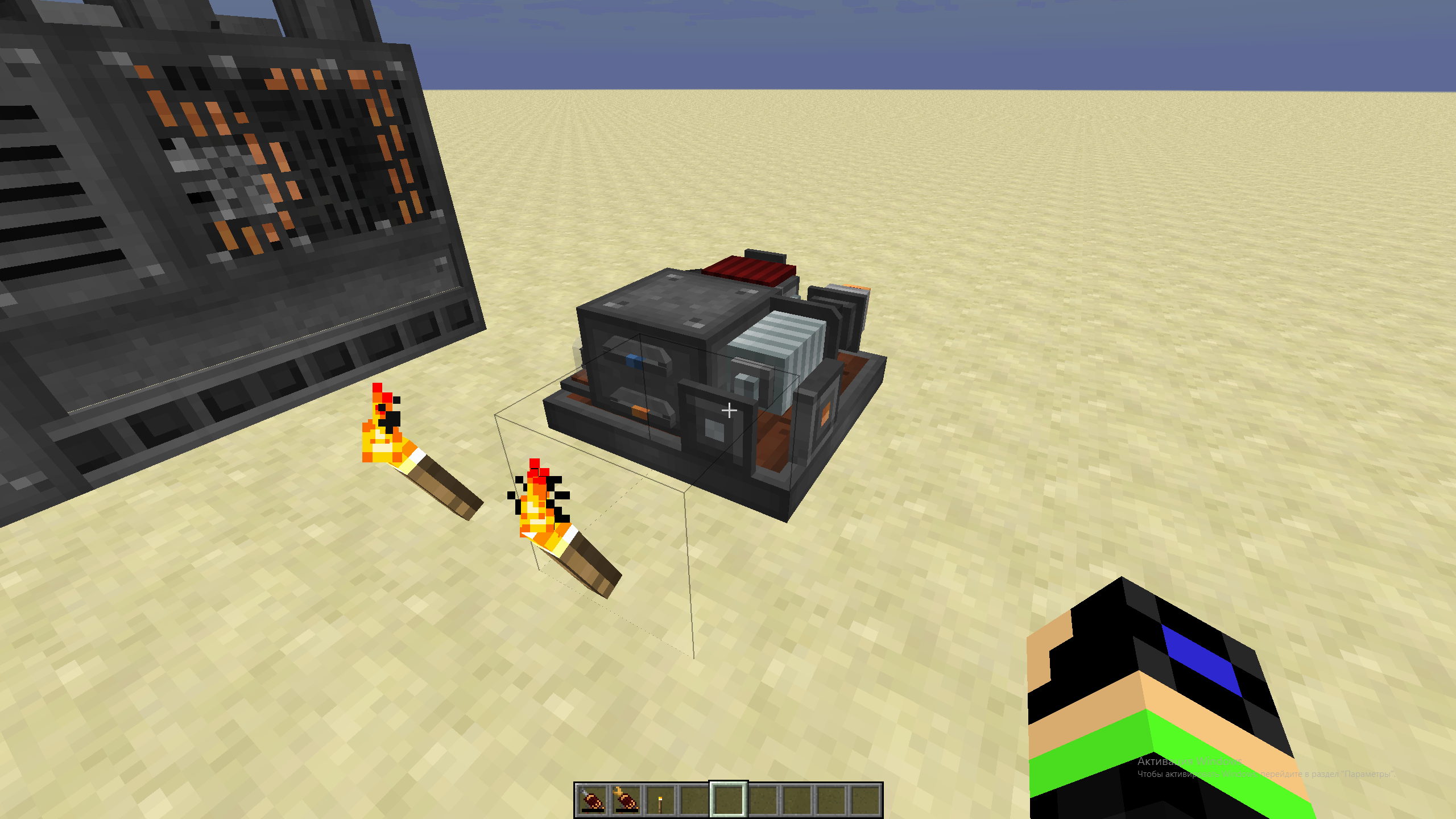Click the blue indicator light on the machine

click(635, 361)
